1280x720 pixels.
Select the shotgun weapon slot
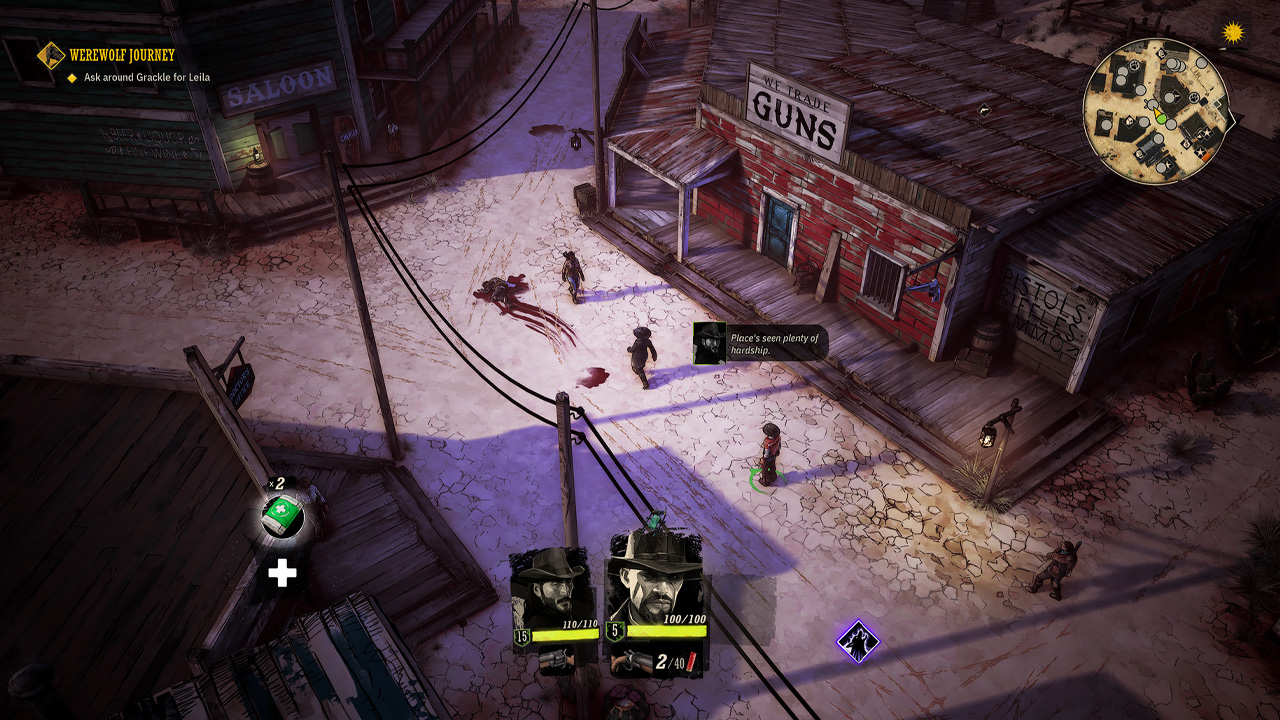(x=631, y=661)
